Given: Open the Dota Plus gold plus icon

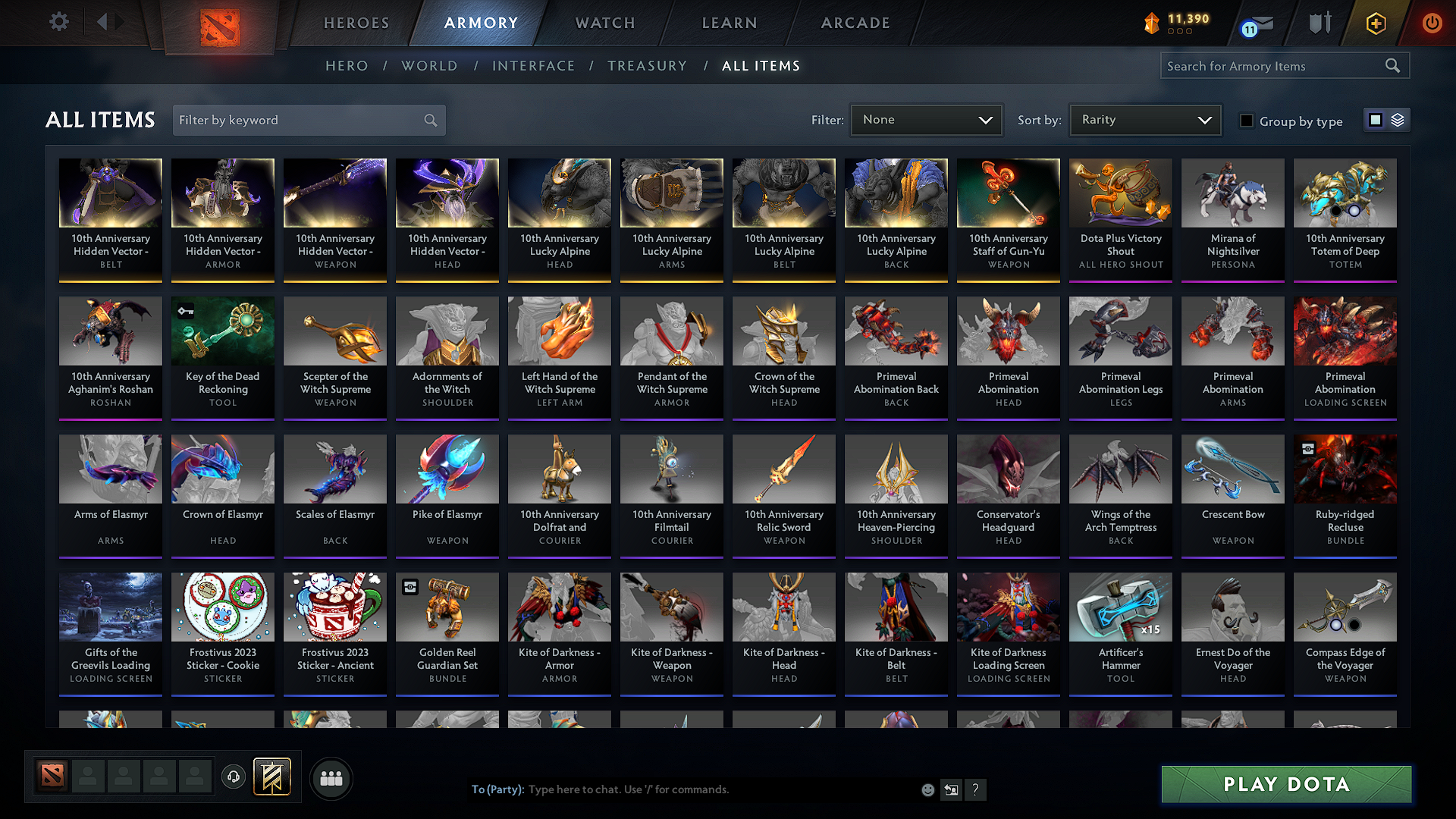Looking at the screenshot, I should 1375,23.
